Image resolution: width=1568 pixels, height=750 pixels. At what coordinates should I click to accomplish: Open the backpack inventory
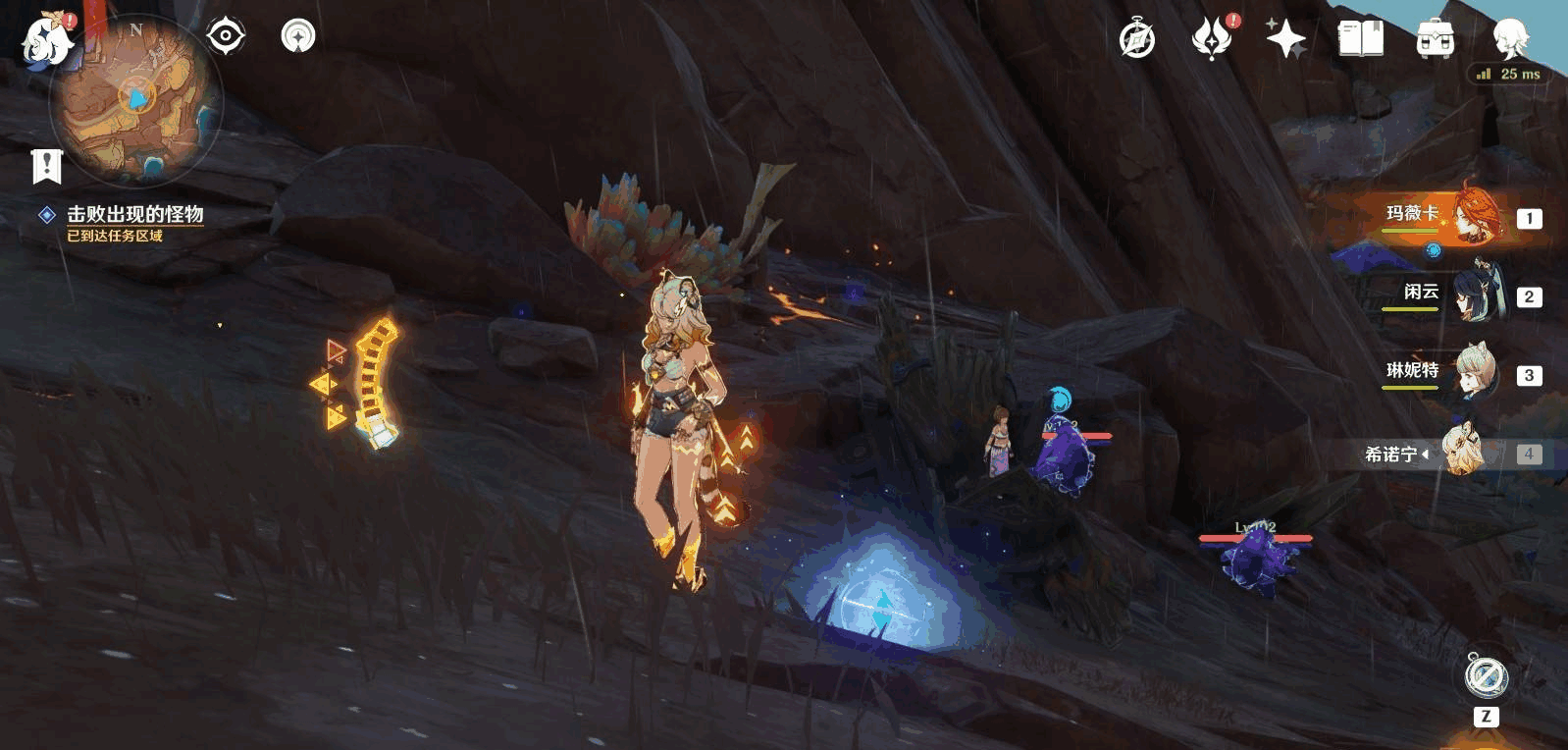coord(1435,39)
